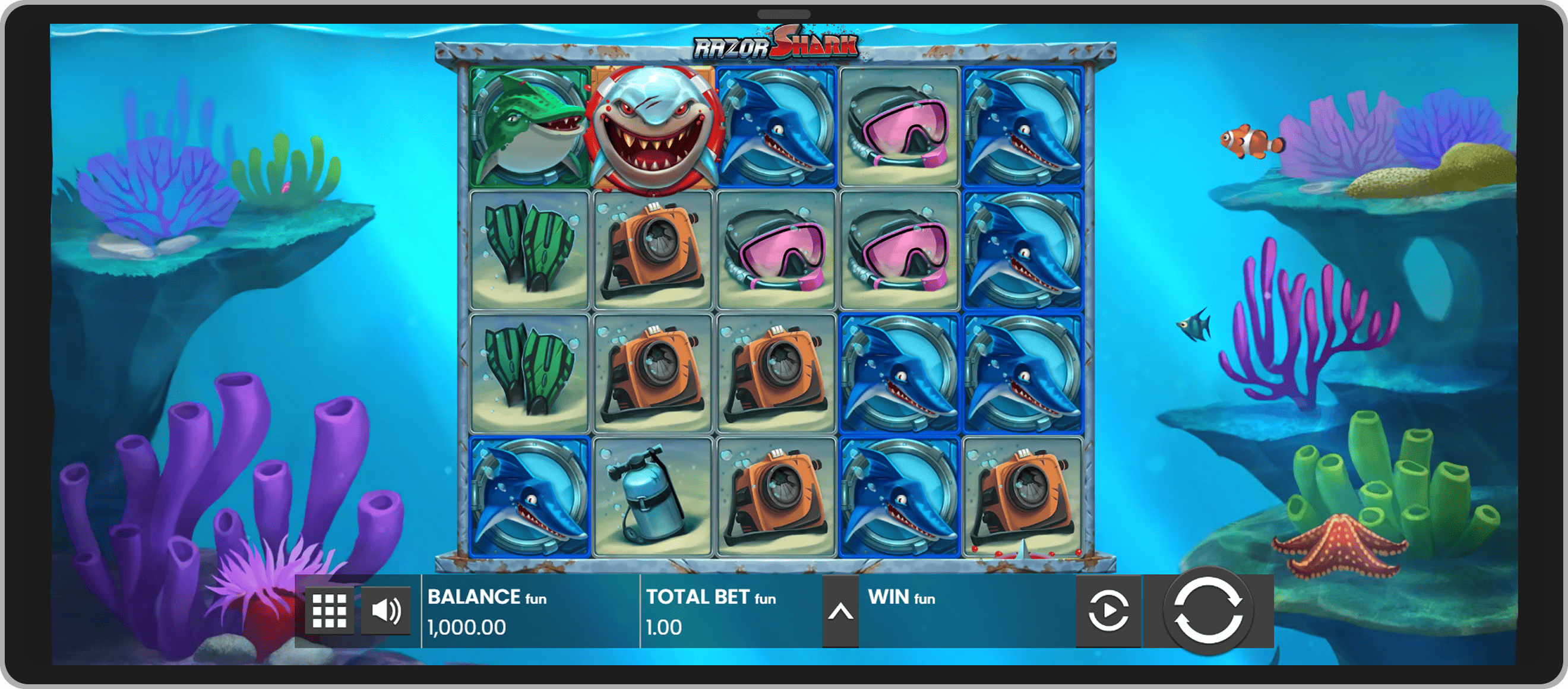
Task: Toggle the sound speaker icon
Action: pos(386,611)
